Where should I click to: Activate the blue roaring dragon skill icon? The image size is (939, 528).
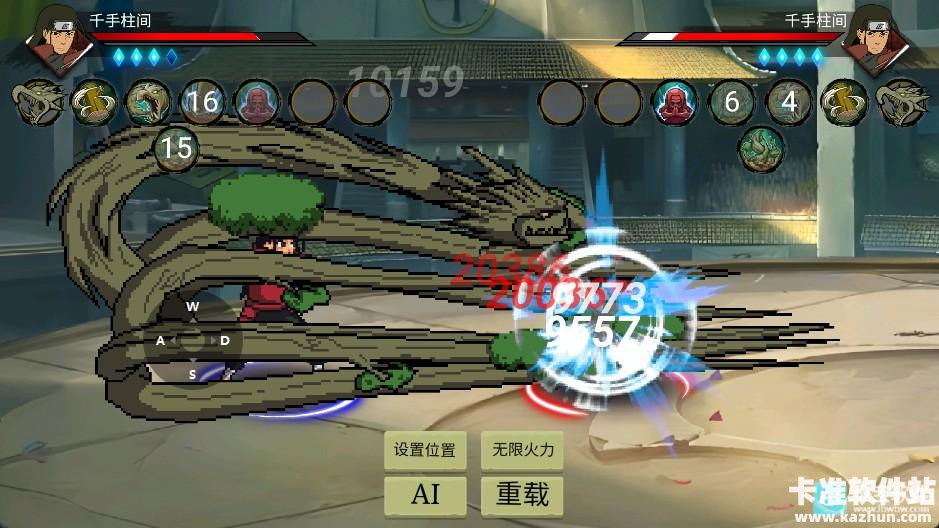pos(147,102)
